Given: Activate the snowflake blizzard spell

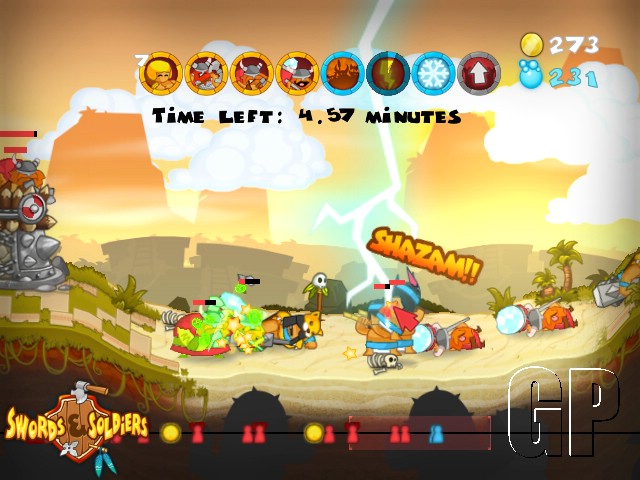Looking at the screenshot, I should click(x=433, y=73).
